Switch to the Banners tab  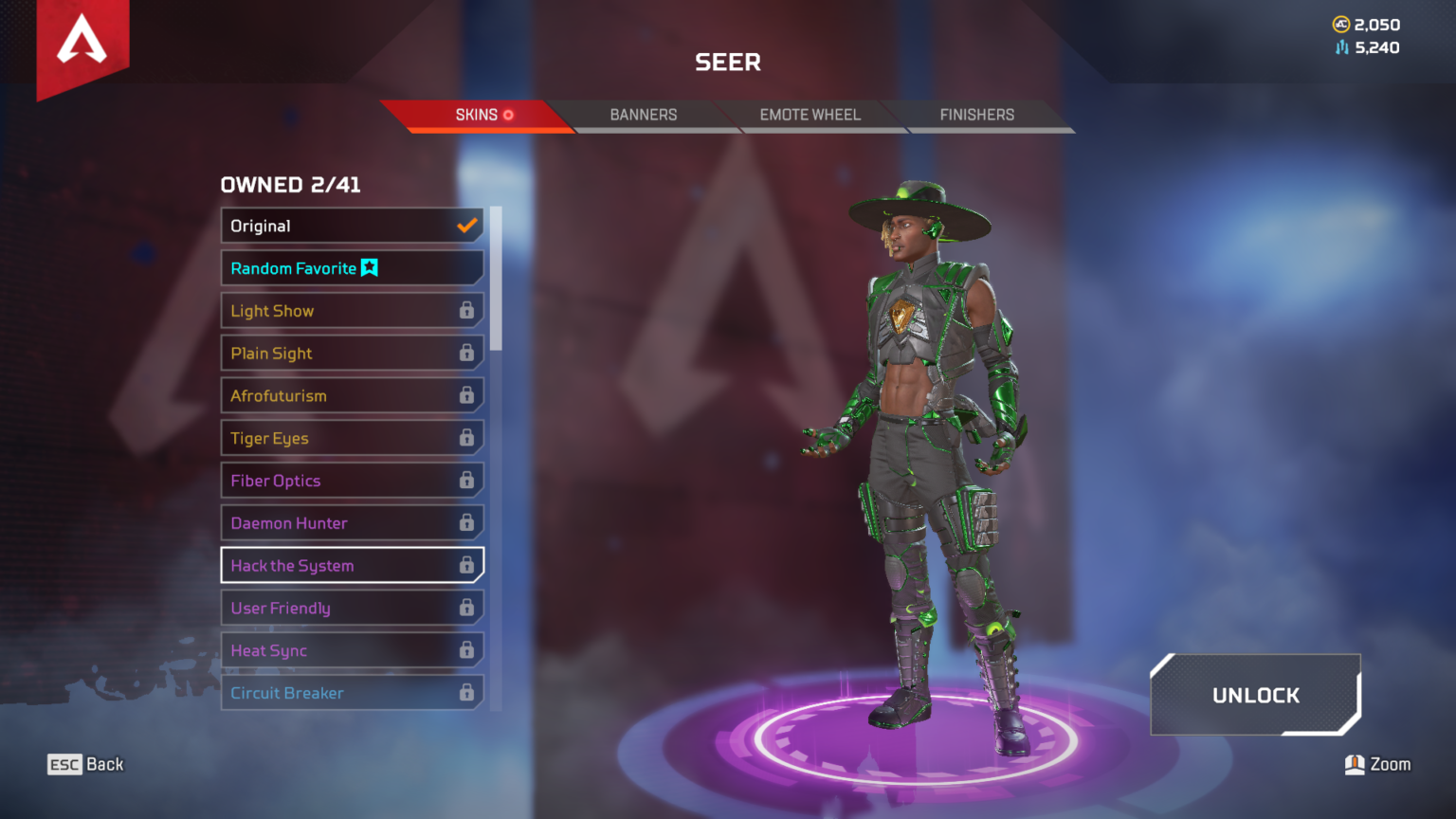click(644, 115)
